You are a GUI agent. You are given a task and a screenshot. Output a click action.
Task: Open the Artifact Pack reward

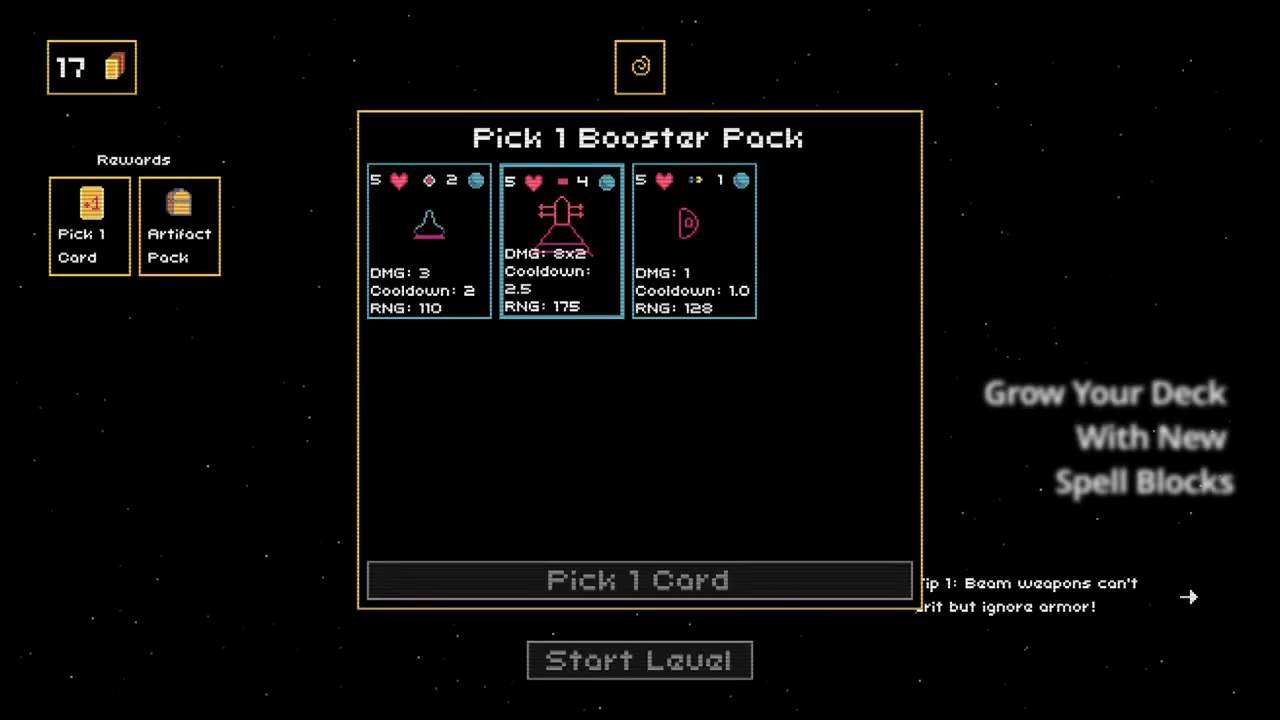(179, 226)
